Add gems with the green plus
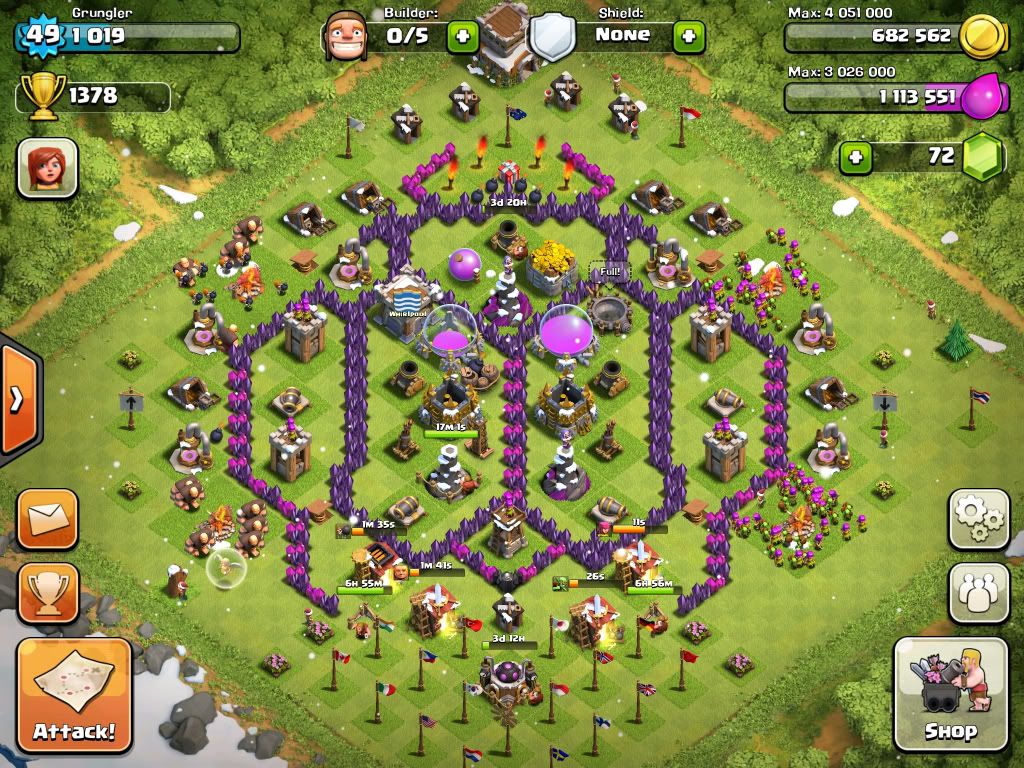Viewport: 1024px width, 768px height. [x=854, y=157]
